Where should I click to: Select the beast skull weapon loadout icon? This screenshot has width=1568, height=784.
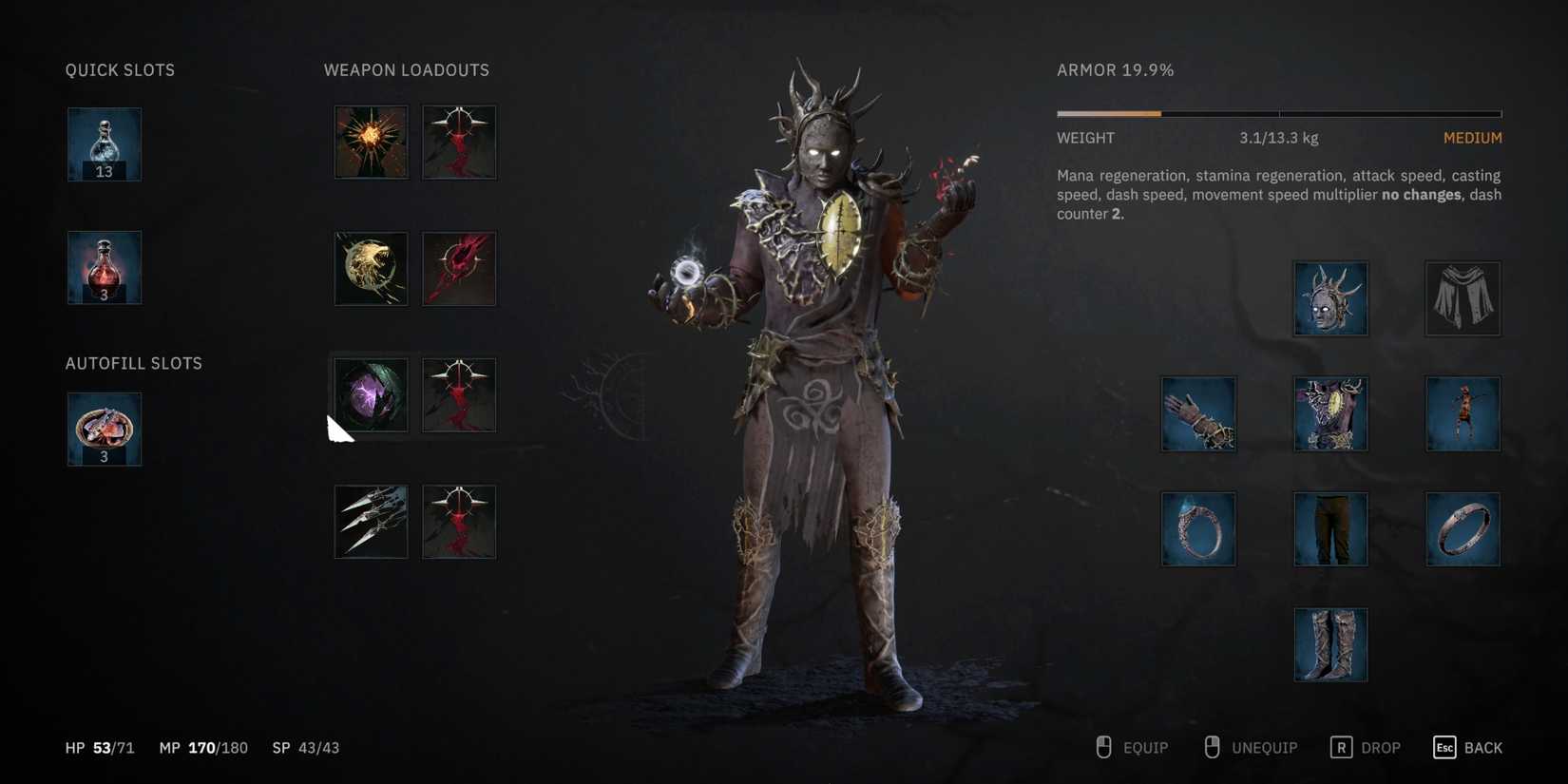click(x=371, y=269)
